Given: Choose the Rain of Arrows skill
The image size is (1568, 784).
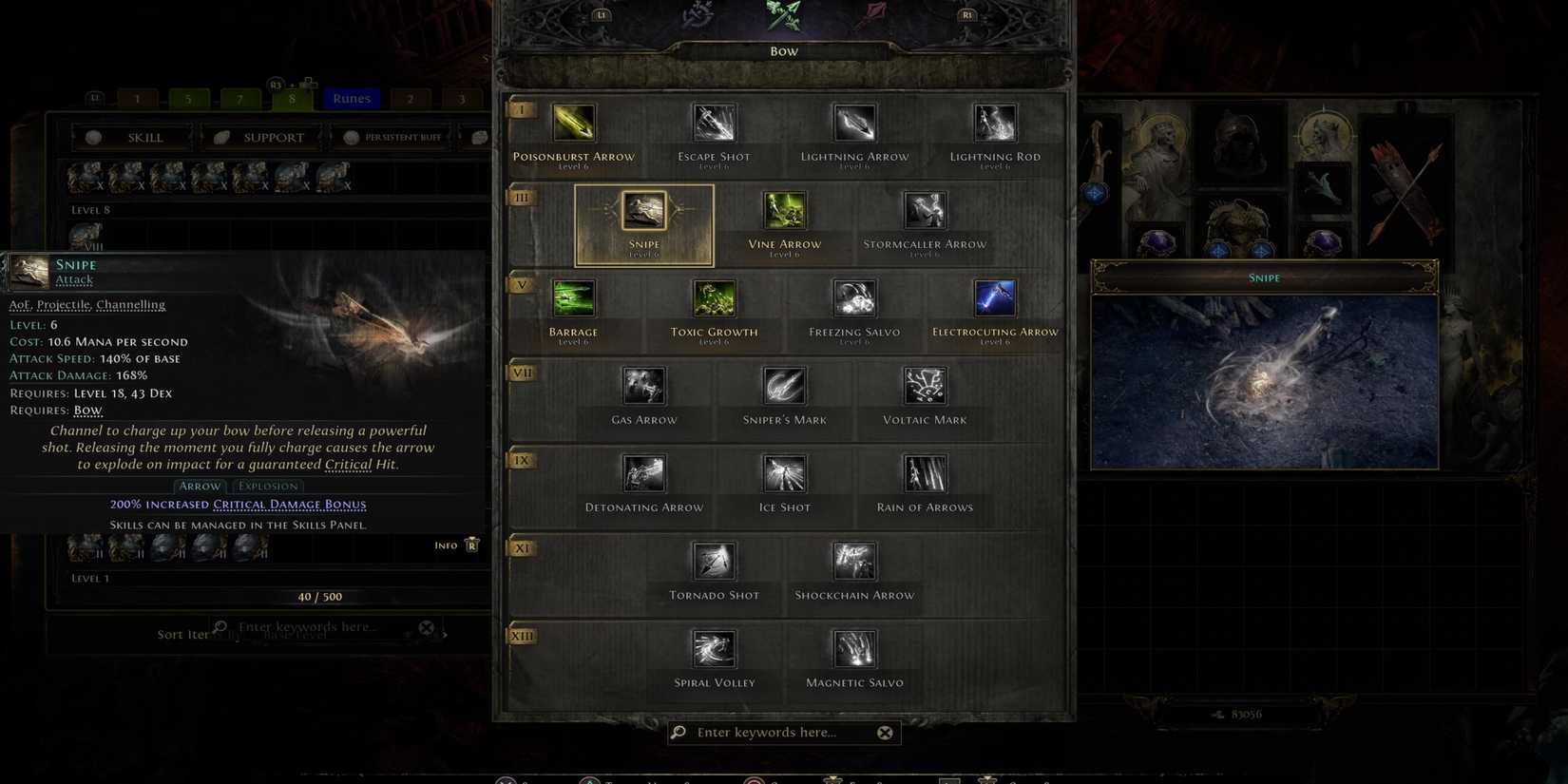Looking at the screenshot, I should pos(924,472).
